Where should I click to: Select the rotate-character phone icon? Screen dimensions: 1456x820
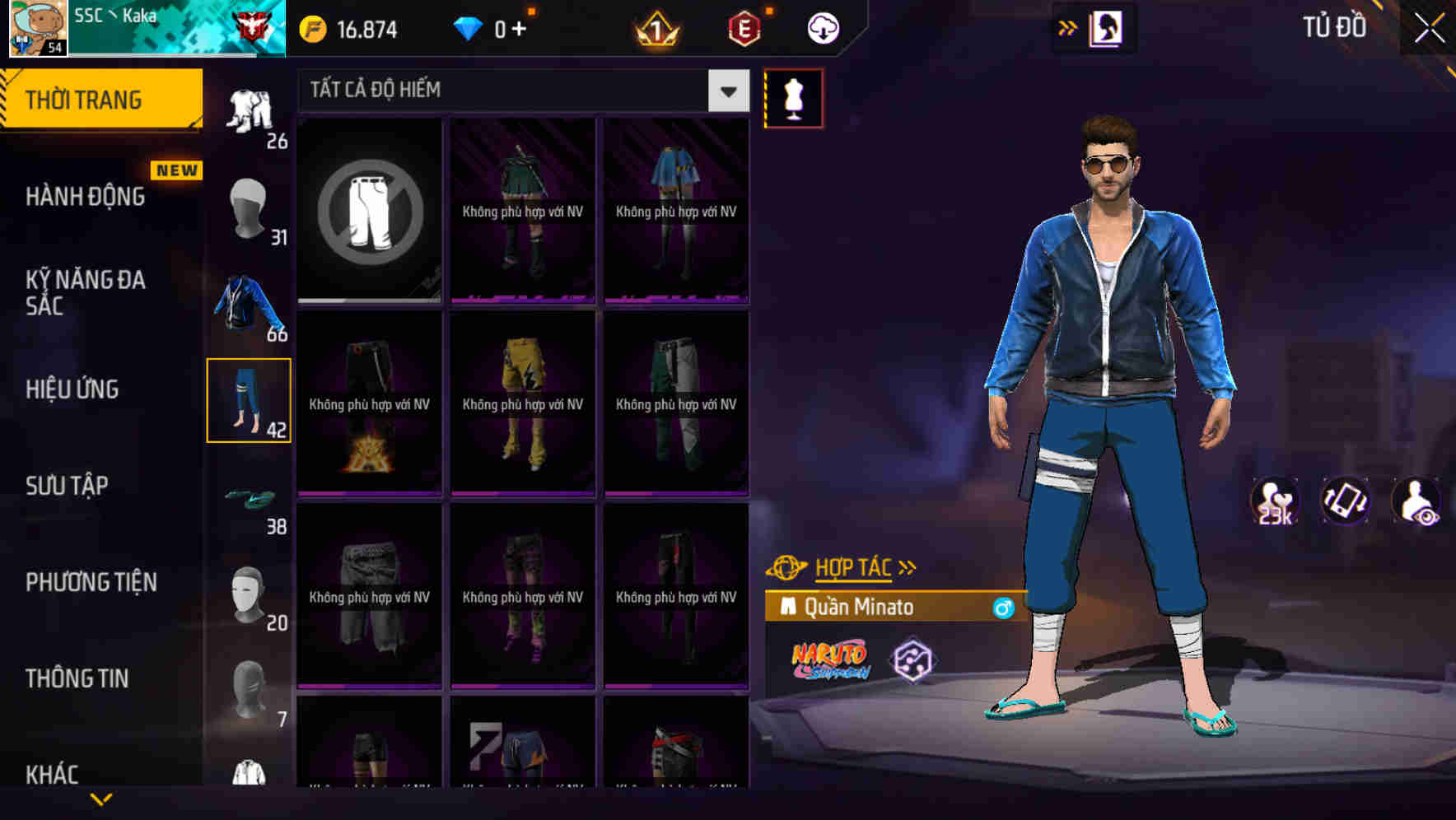tap(1344, 499)
